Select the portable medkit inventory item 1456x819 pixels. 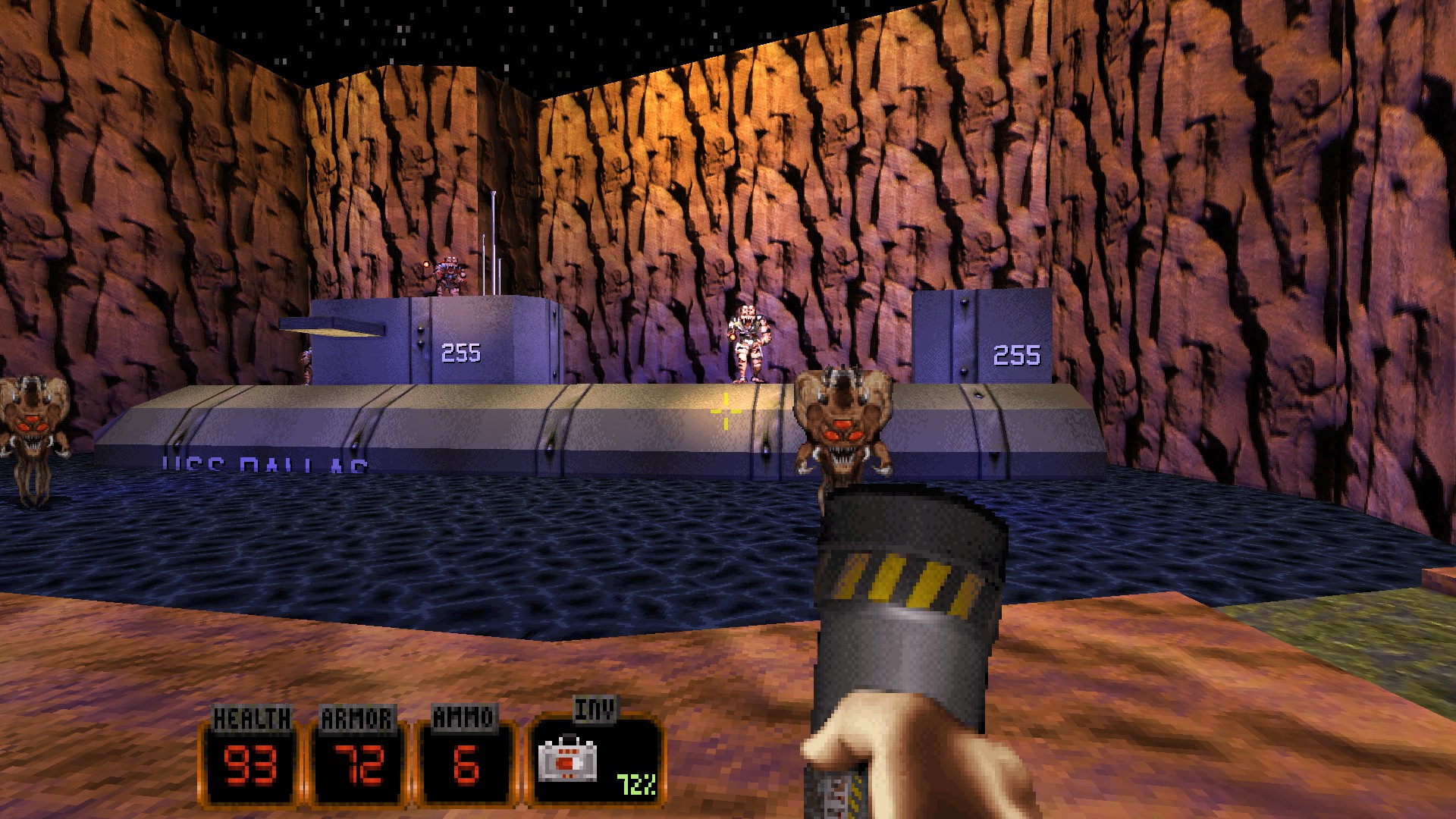point(567,759)
